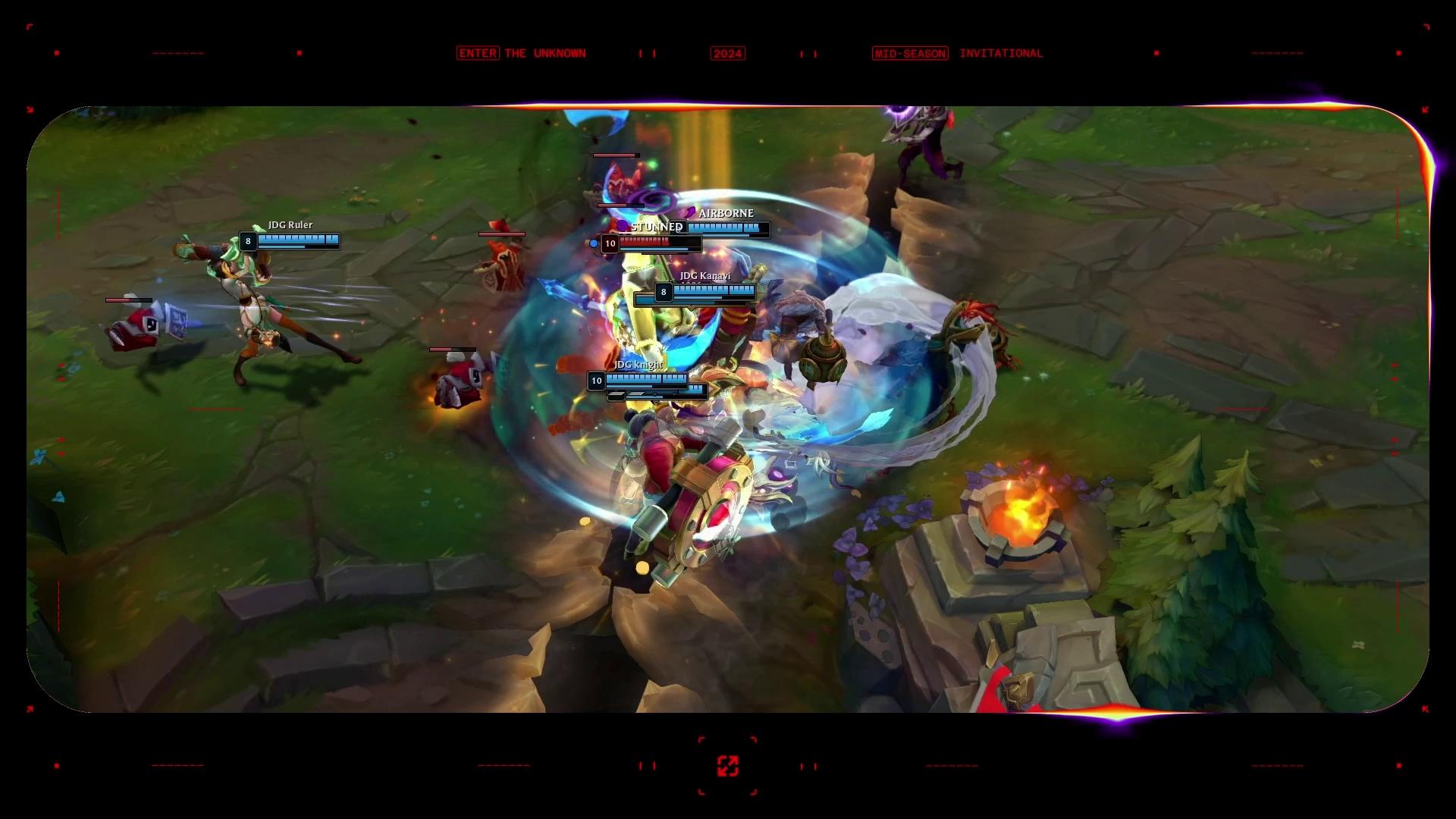Toggle the AIRBORNE status indicator
The height and width of the screenshot is (819, 1456).
726,214
